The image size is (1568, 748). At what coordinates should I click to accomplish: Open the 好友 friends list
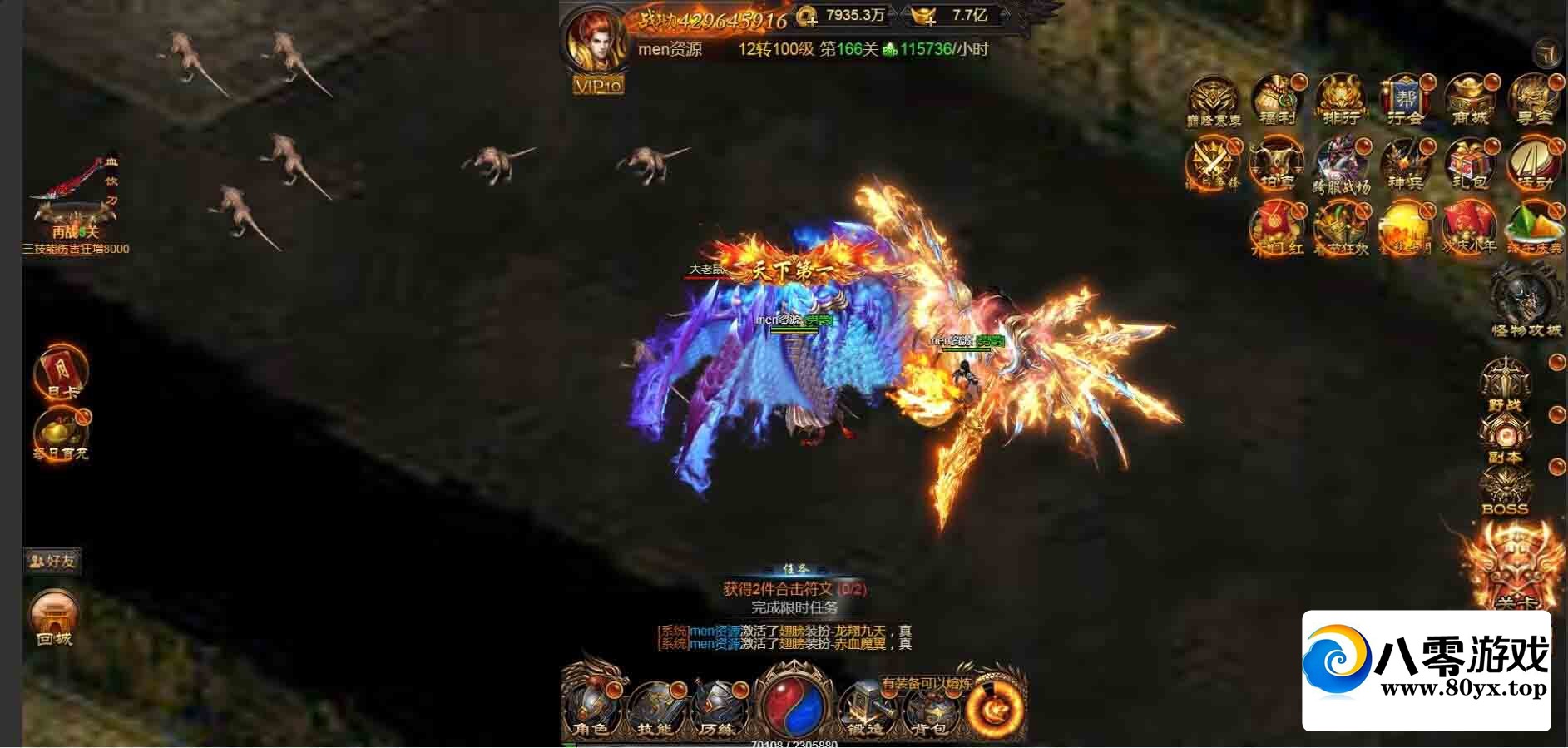(x=52, y=561)
